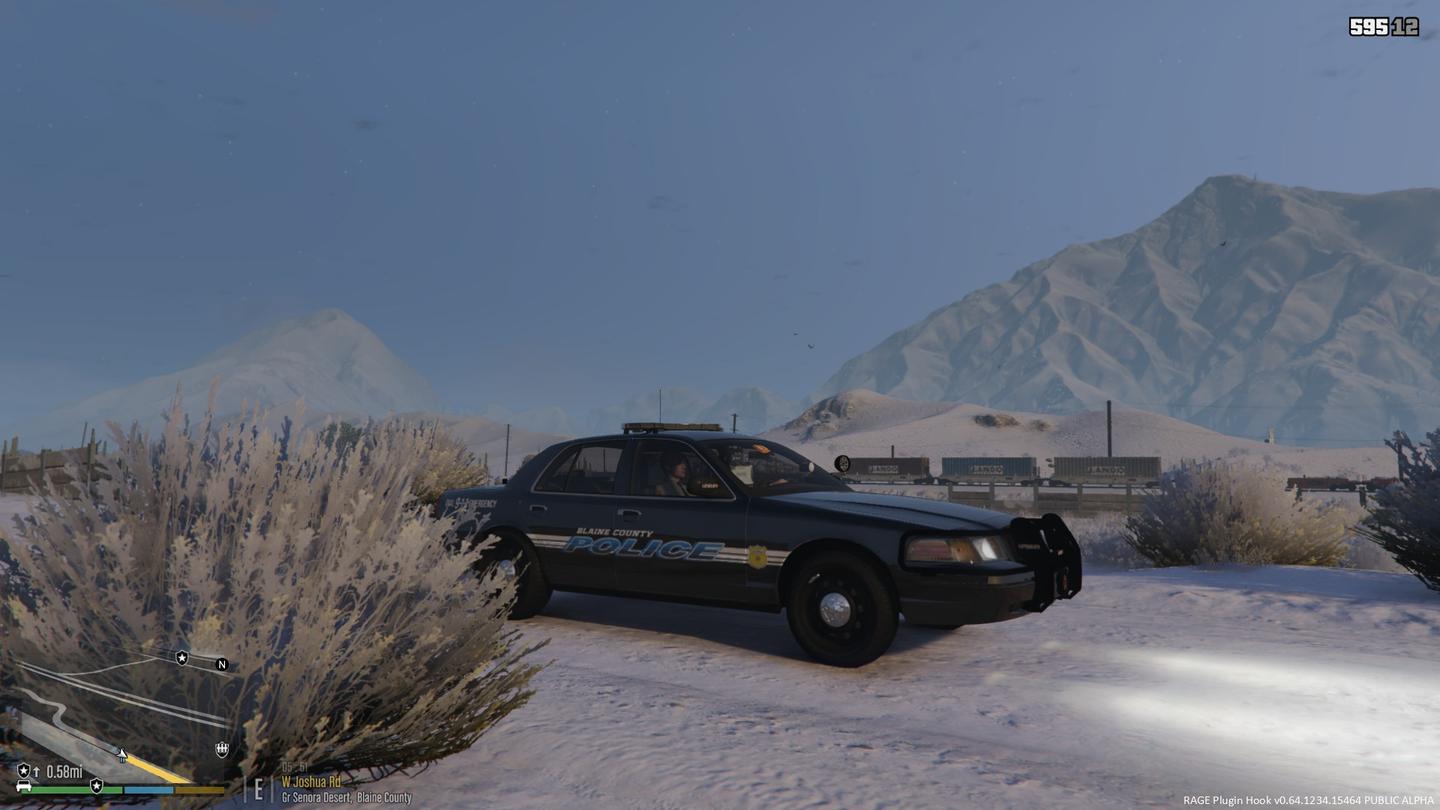Screen dimensions: 1440x810
Task: Select the jail bars shield blip
Action: pos(222,749)
